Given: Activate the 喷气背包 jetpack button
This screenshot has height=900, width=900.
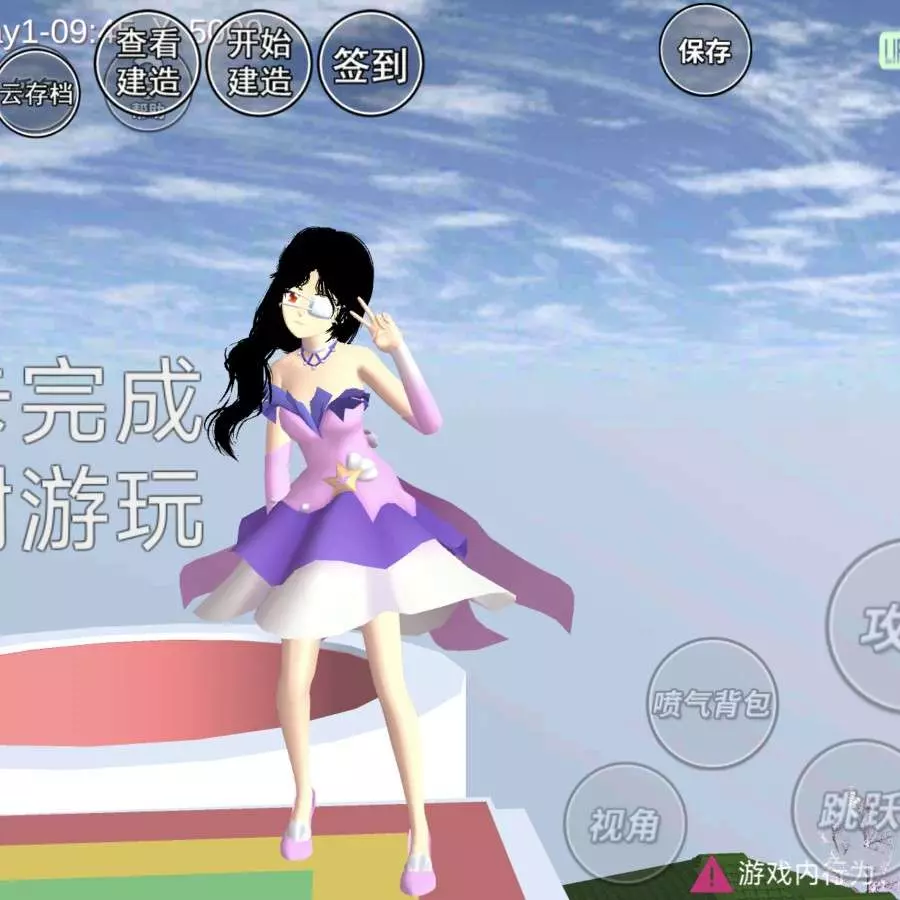Looking at the screenshot, I should 712,703.
